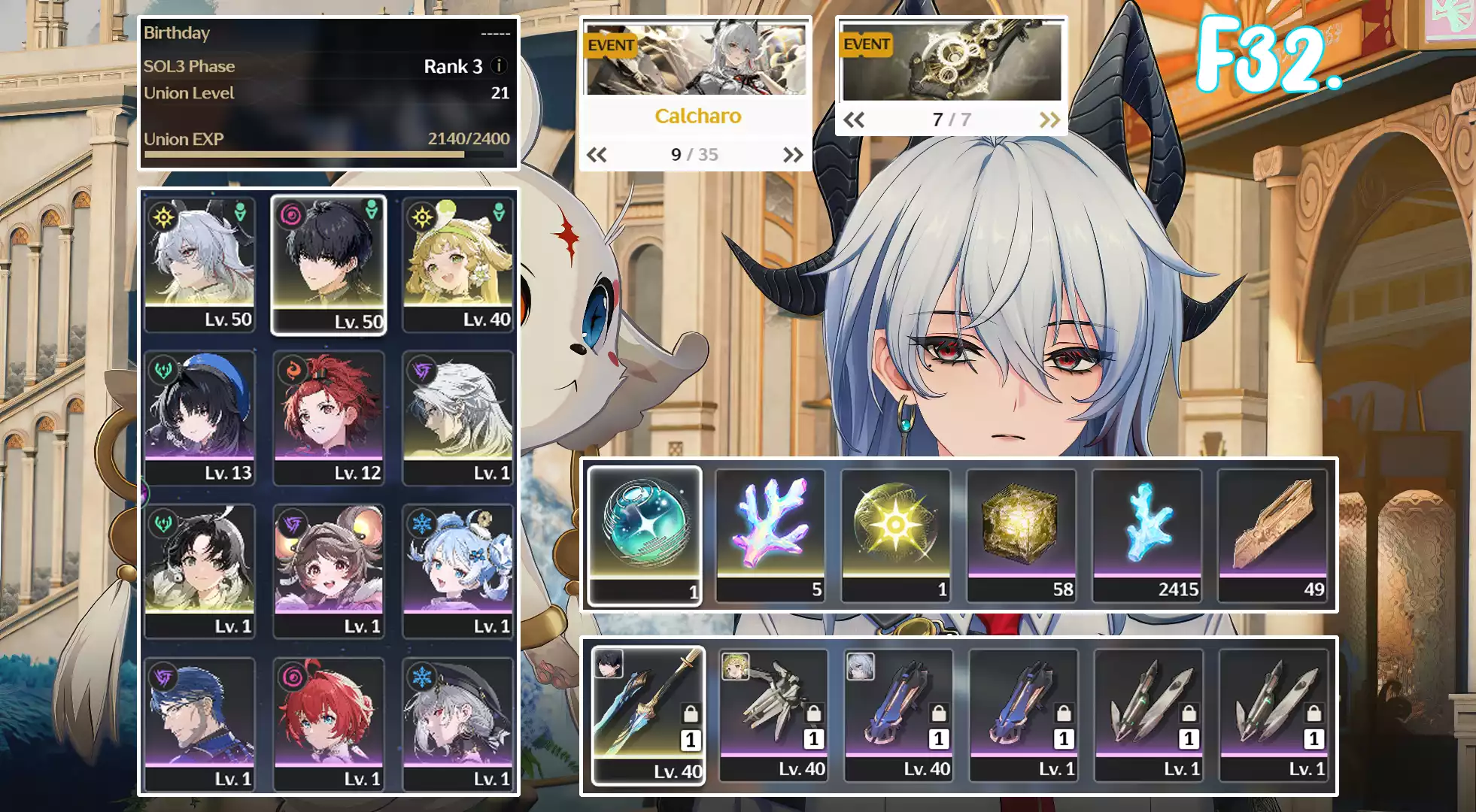1476x812 pixels.
Task: Advance to the next character banner
Action: tap(793, 155)
